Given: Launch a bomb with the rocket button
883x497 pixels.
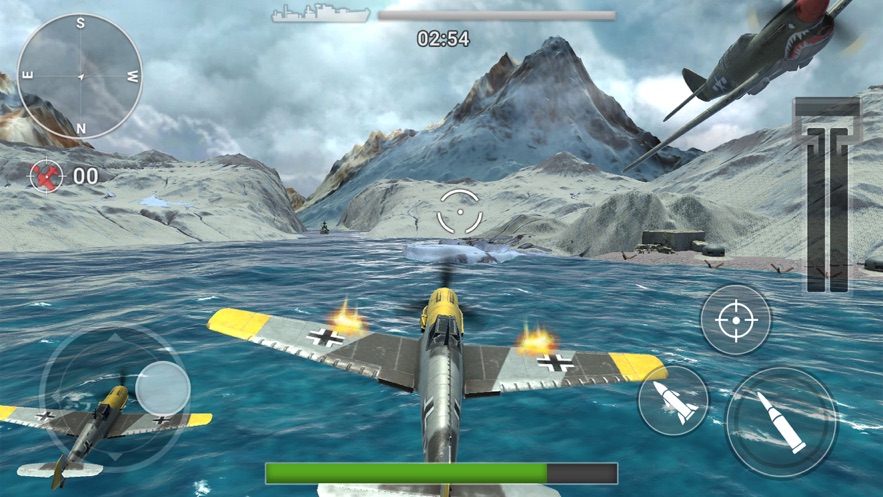Looking at the screenshot, I should 673,399.
